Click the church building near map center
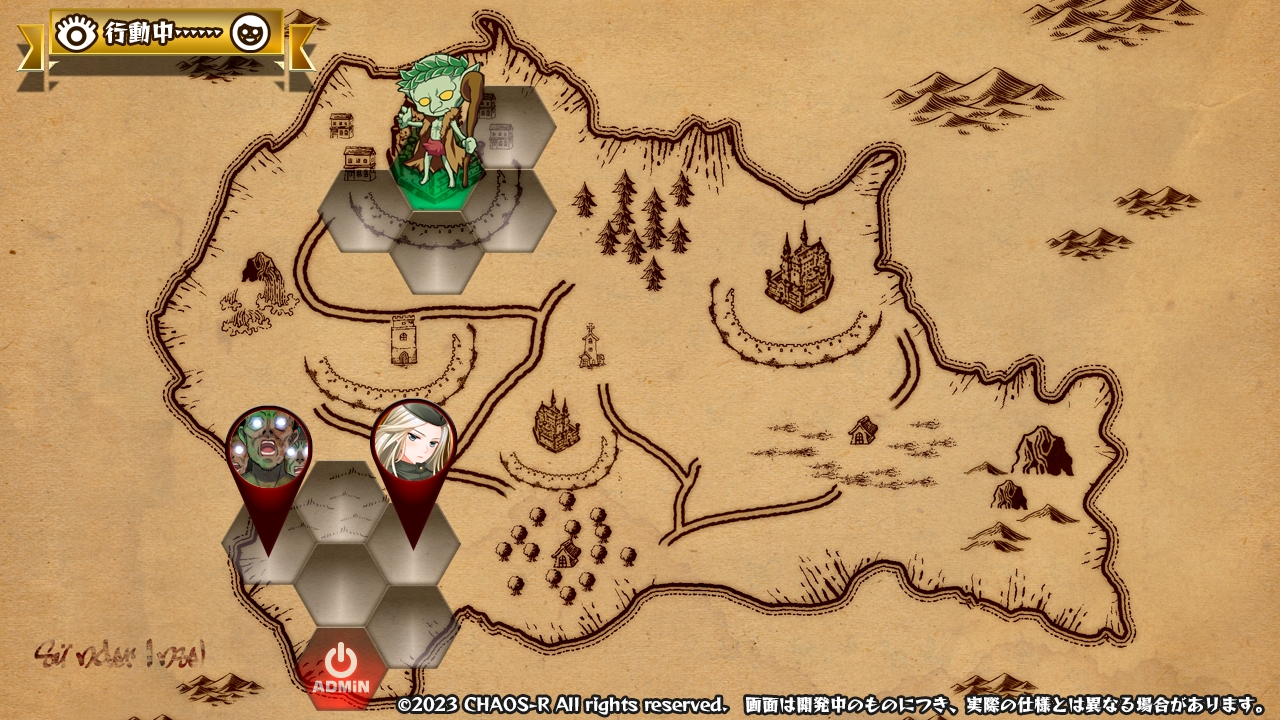The height and width of the screenshot is (720, 1280). [590, 349]
